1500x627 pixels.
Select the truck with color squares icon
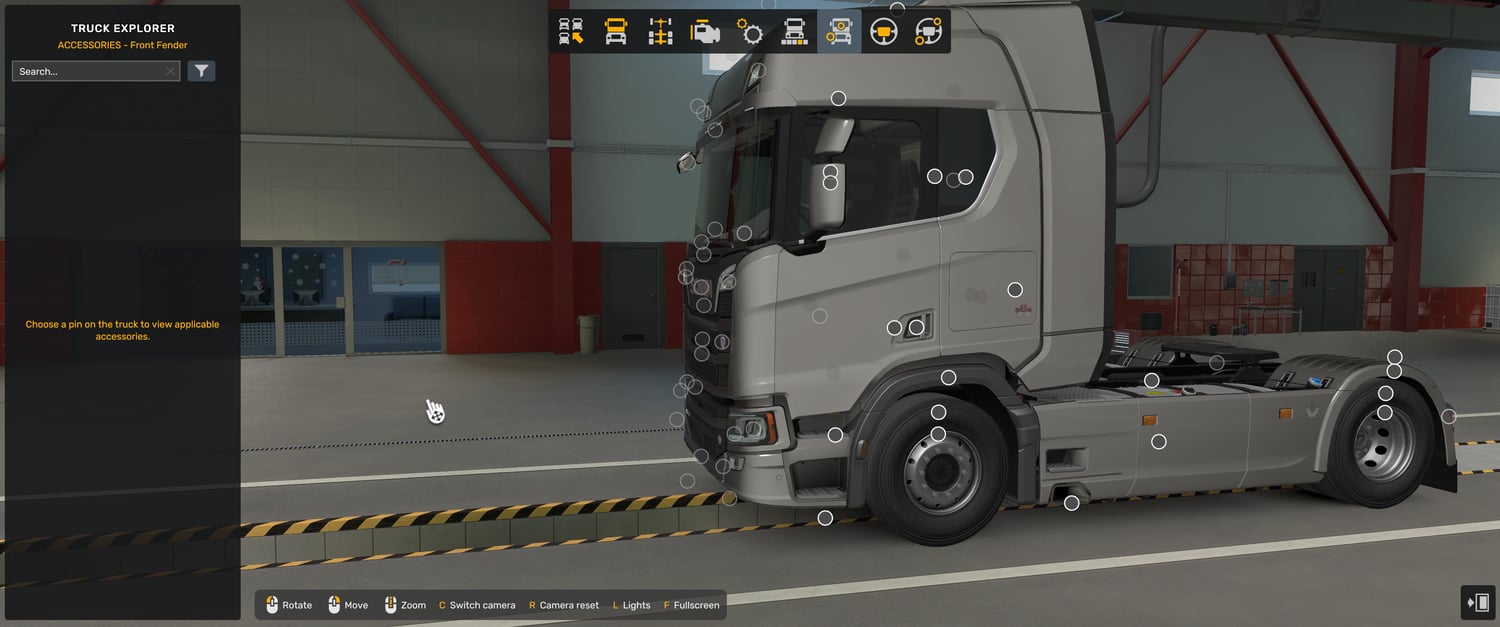794,32
